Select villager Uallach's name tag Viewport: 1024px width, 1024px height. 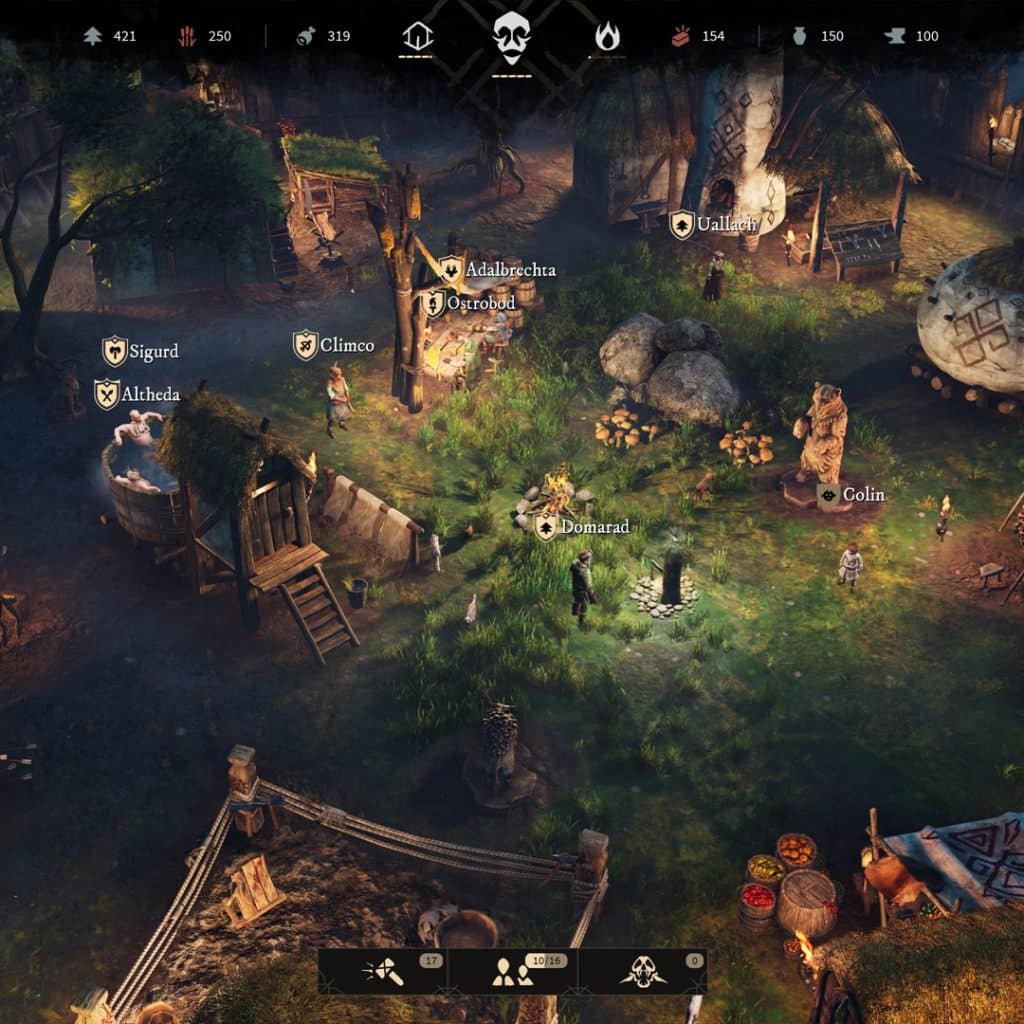click(x=713, y=224)
